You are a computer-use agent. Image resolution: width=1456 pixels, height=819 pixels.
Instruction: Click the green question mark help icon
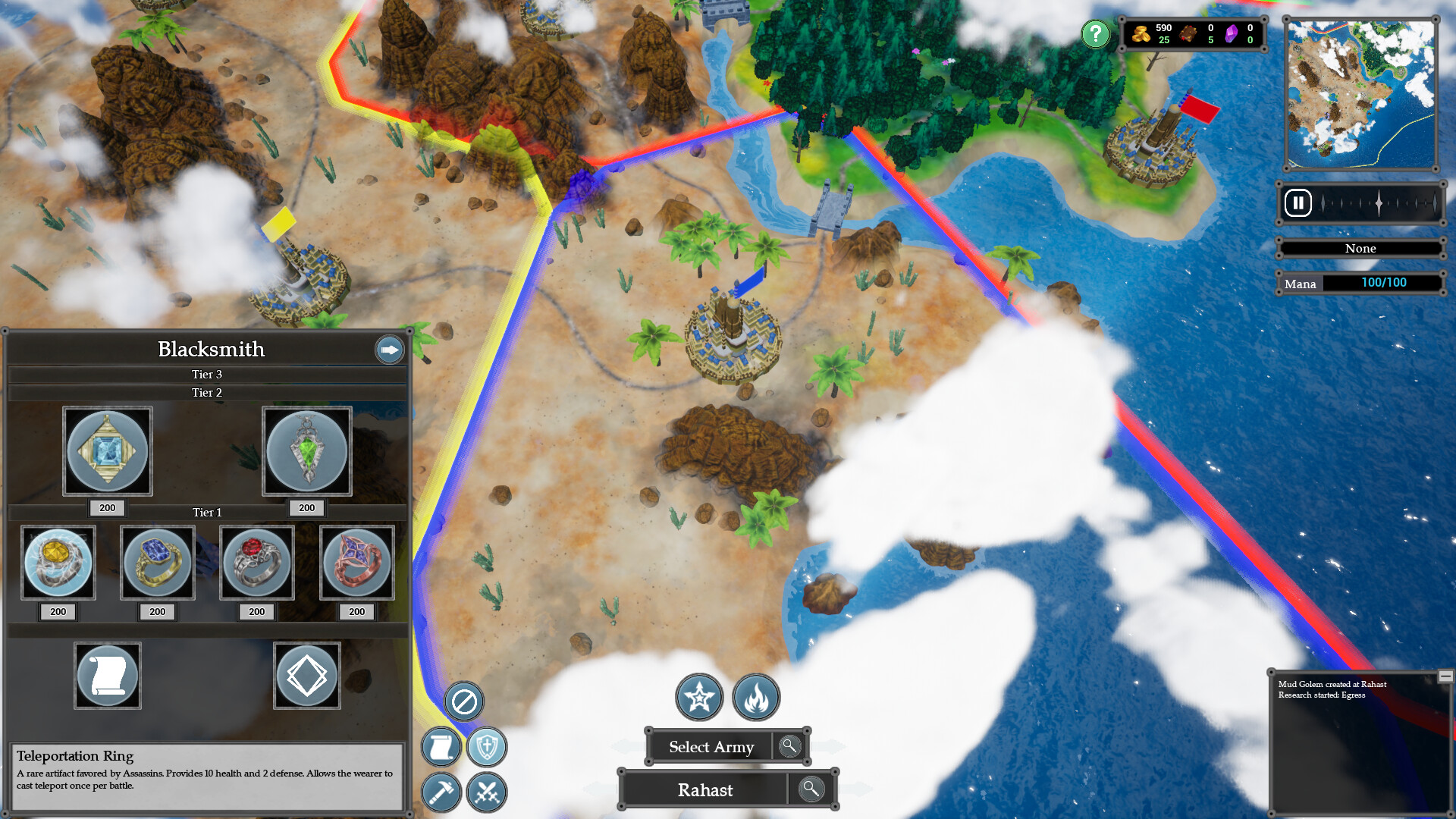pyautogui.click(x=1095, y=33)
